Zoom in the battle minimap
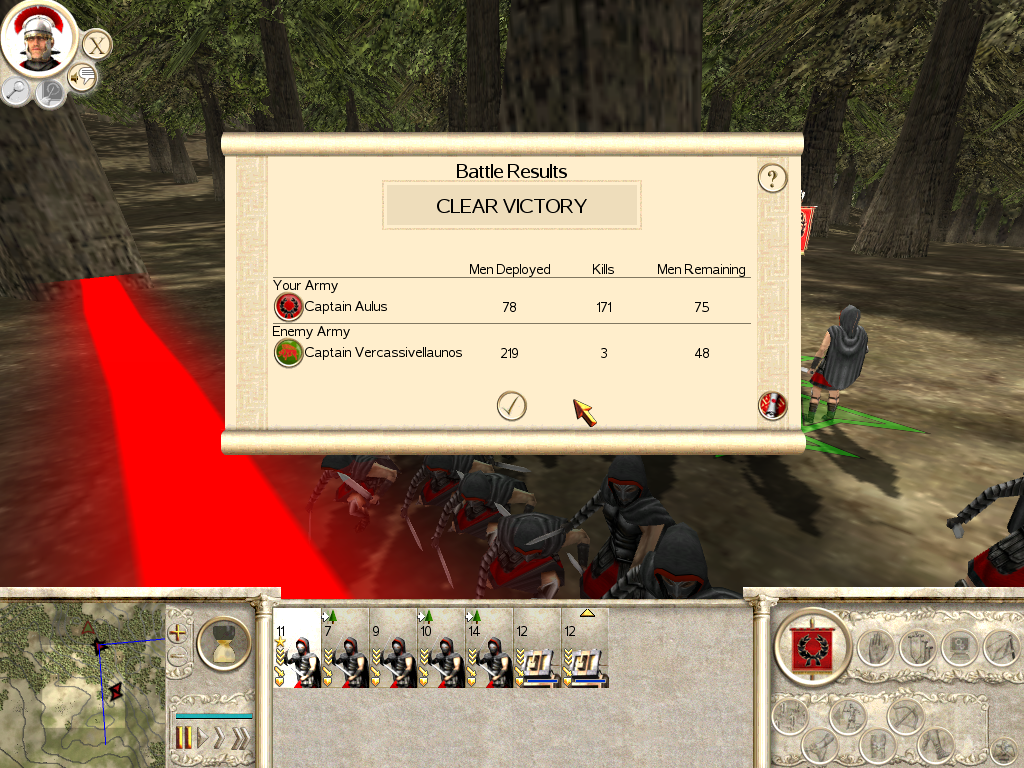The width and height of the screenshot is (1024, 768). (178, 633)
